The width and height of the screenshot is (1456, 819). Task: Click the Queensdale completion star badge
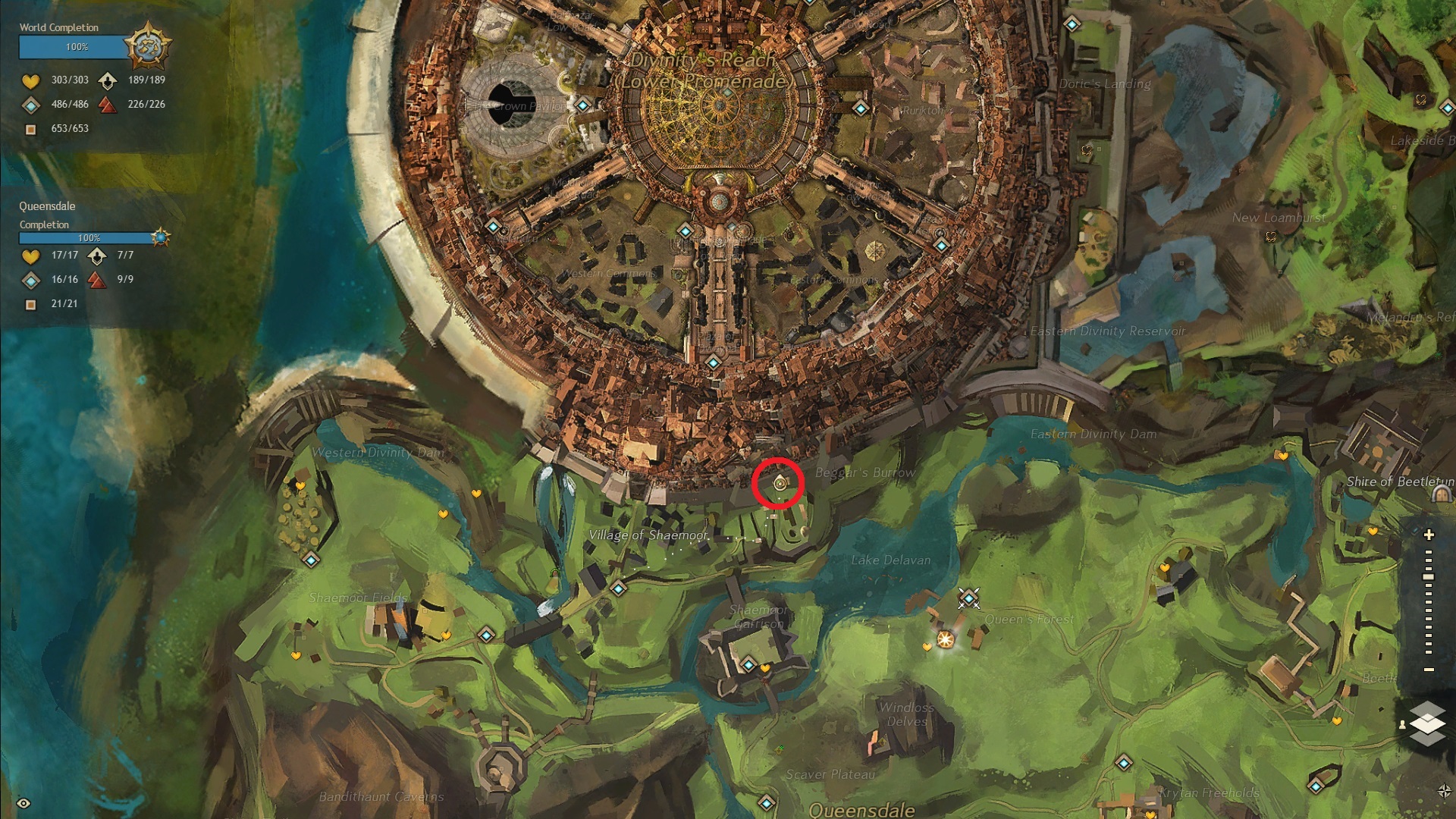(160, 237)
